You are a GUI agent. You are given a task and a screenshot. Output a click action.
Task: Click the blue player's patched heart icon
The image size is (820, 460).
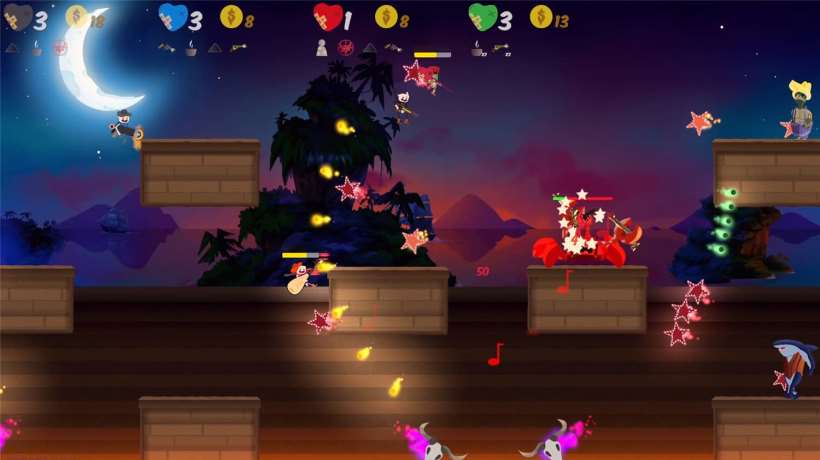click(173, 16)
